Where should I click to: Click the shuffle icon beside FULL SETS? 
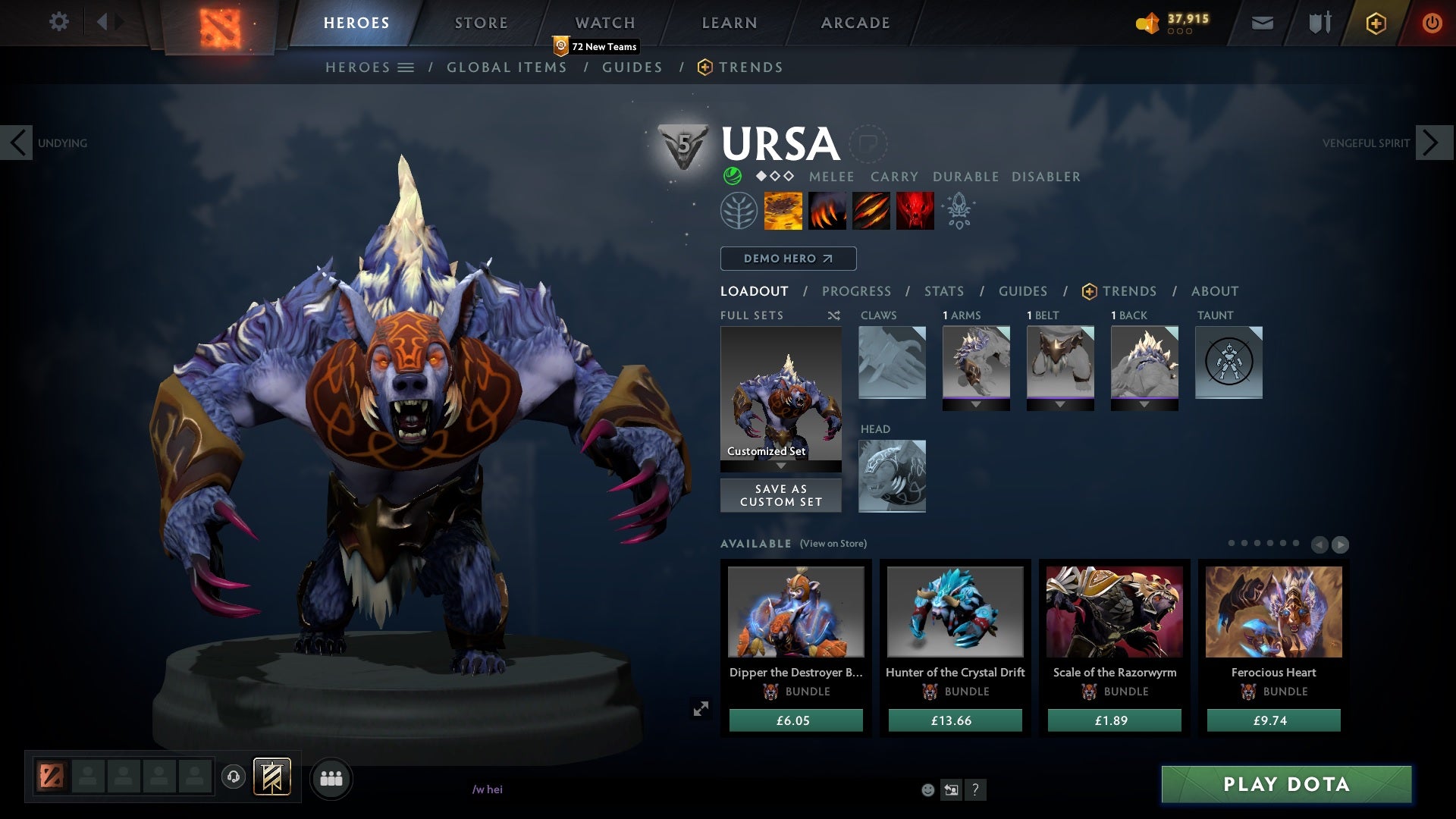pos(833,316)
